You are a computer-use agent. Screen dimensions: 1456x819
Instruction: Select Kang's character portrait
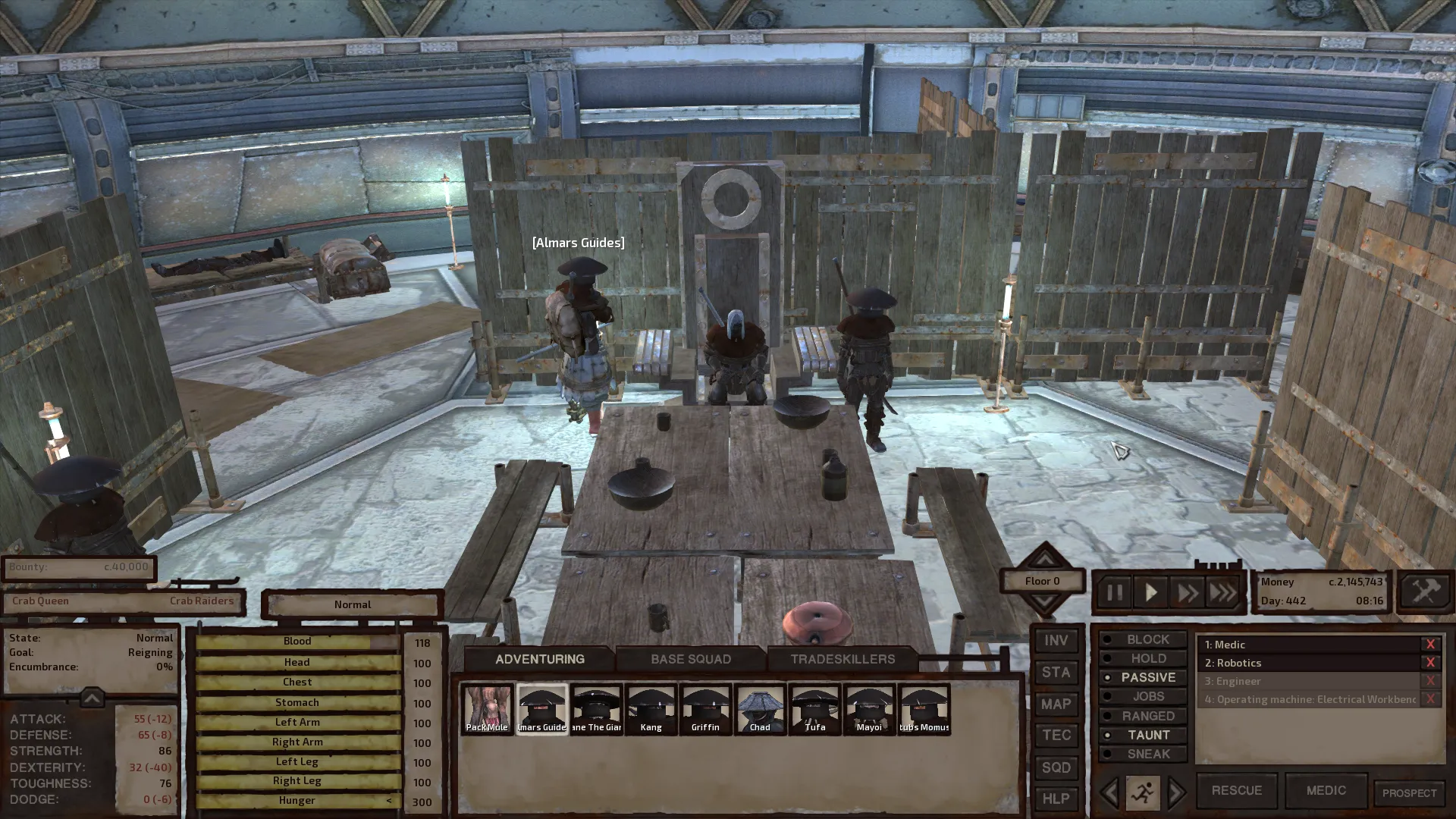pyautogui.click(x=651, y=709)
